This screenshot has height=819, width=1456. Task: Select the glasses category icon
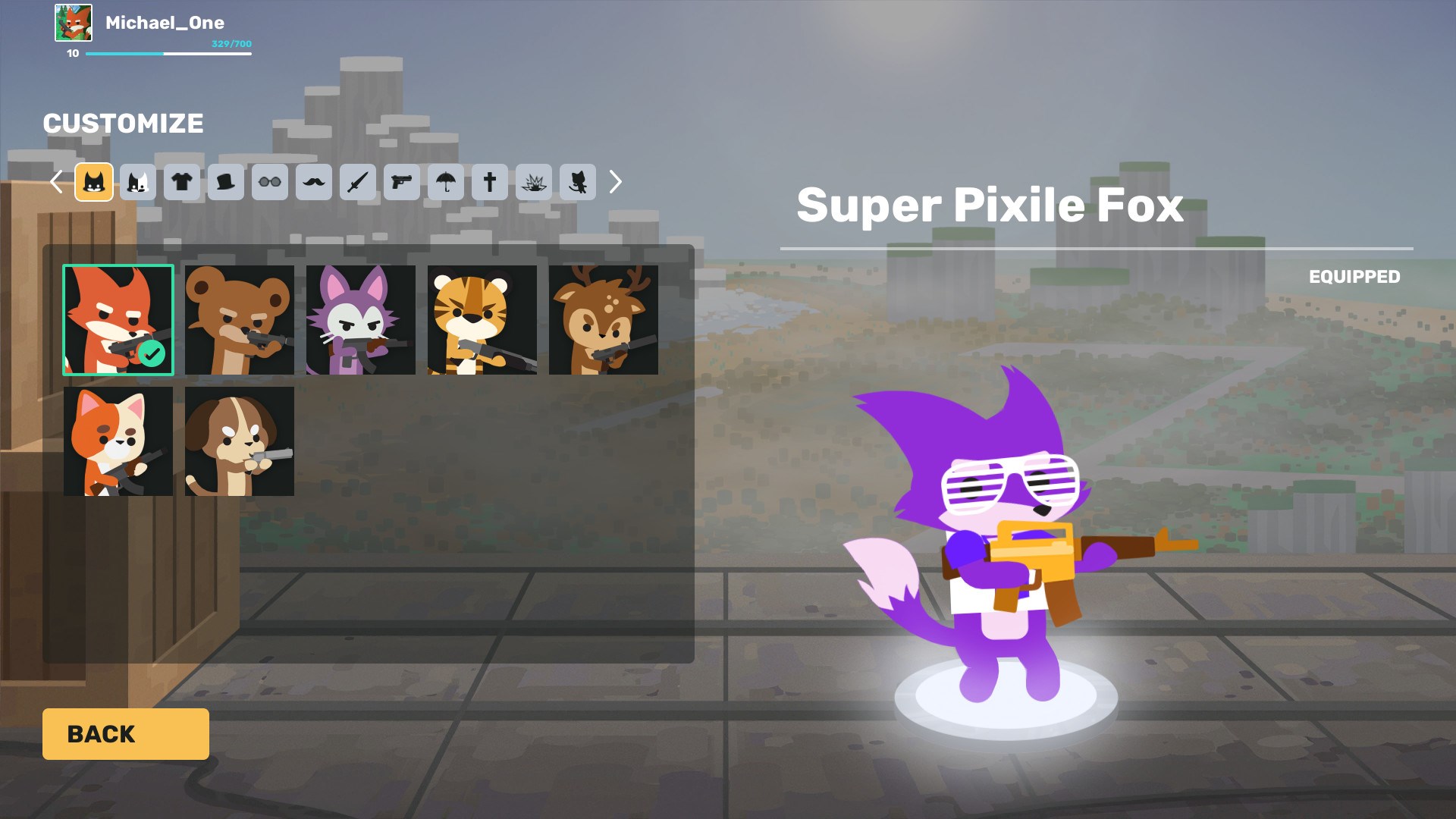click(270, 182)
